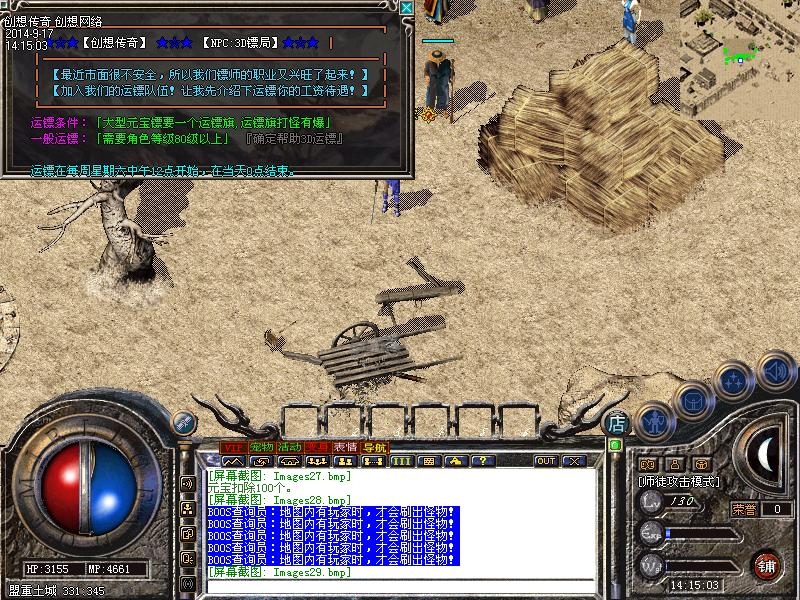The width and height of the screenshot is (800, 600).
Task: Open the red 铺 stall button
Action: coord(767,564)
